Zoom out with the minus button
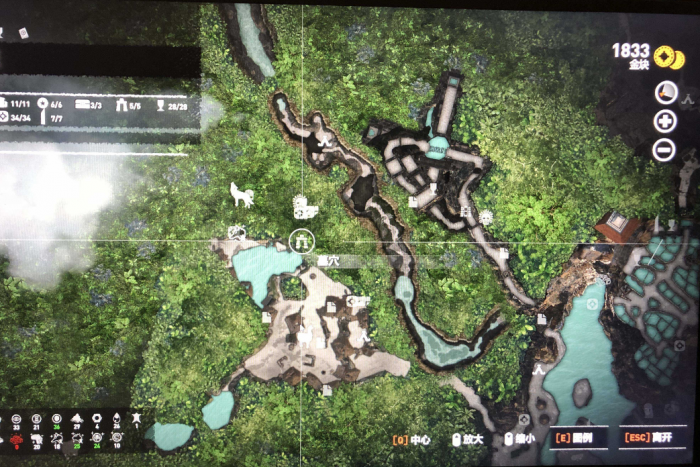 coord(665,151)
